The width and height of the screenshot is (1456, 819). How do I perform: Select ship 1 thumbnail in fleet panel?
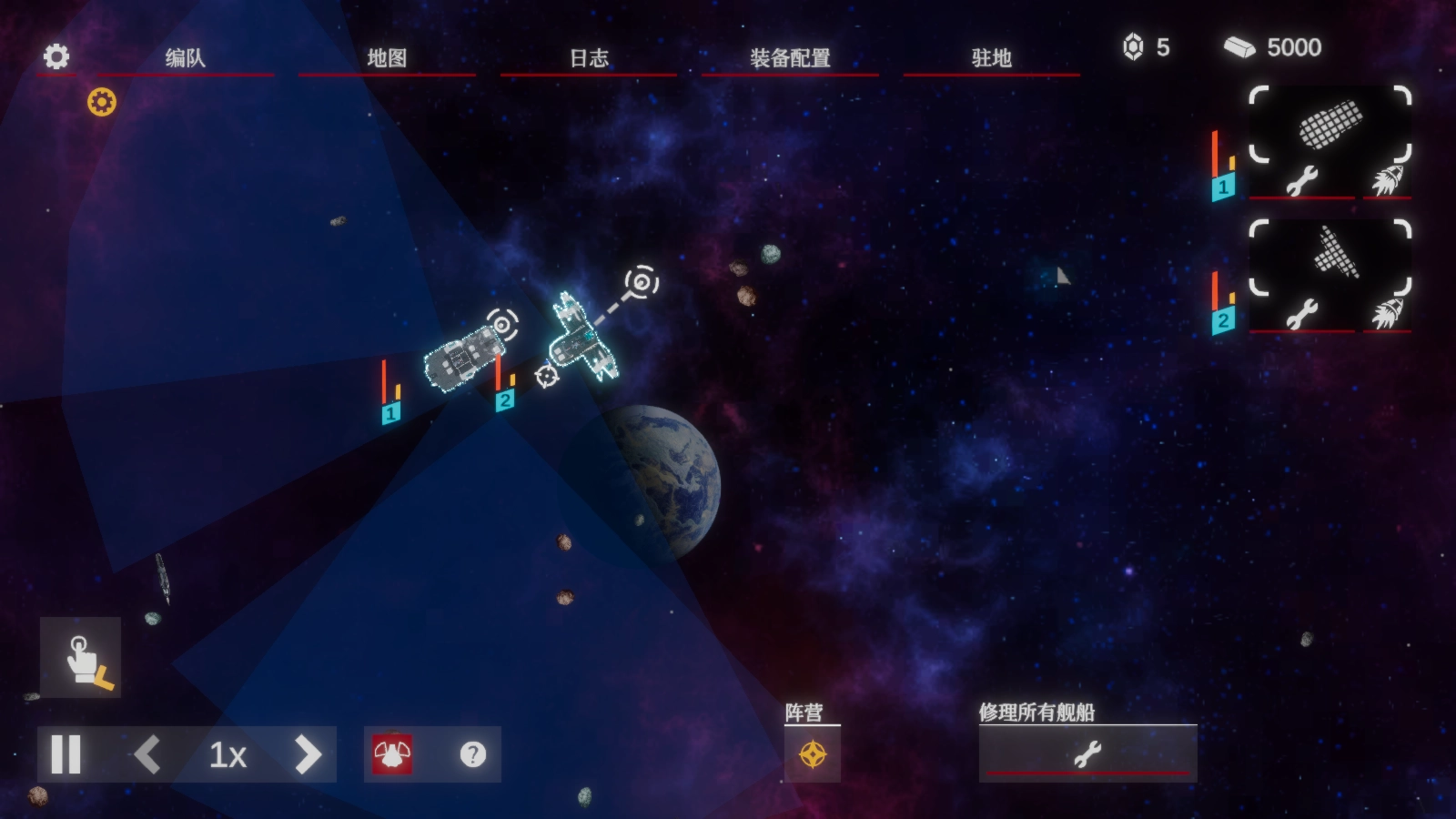tap(1330, 125)
